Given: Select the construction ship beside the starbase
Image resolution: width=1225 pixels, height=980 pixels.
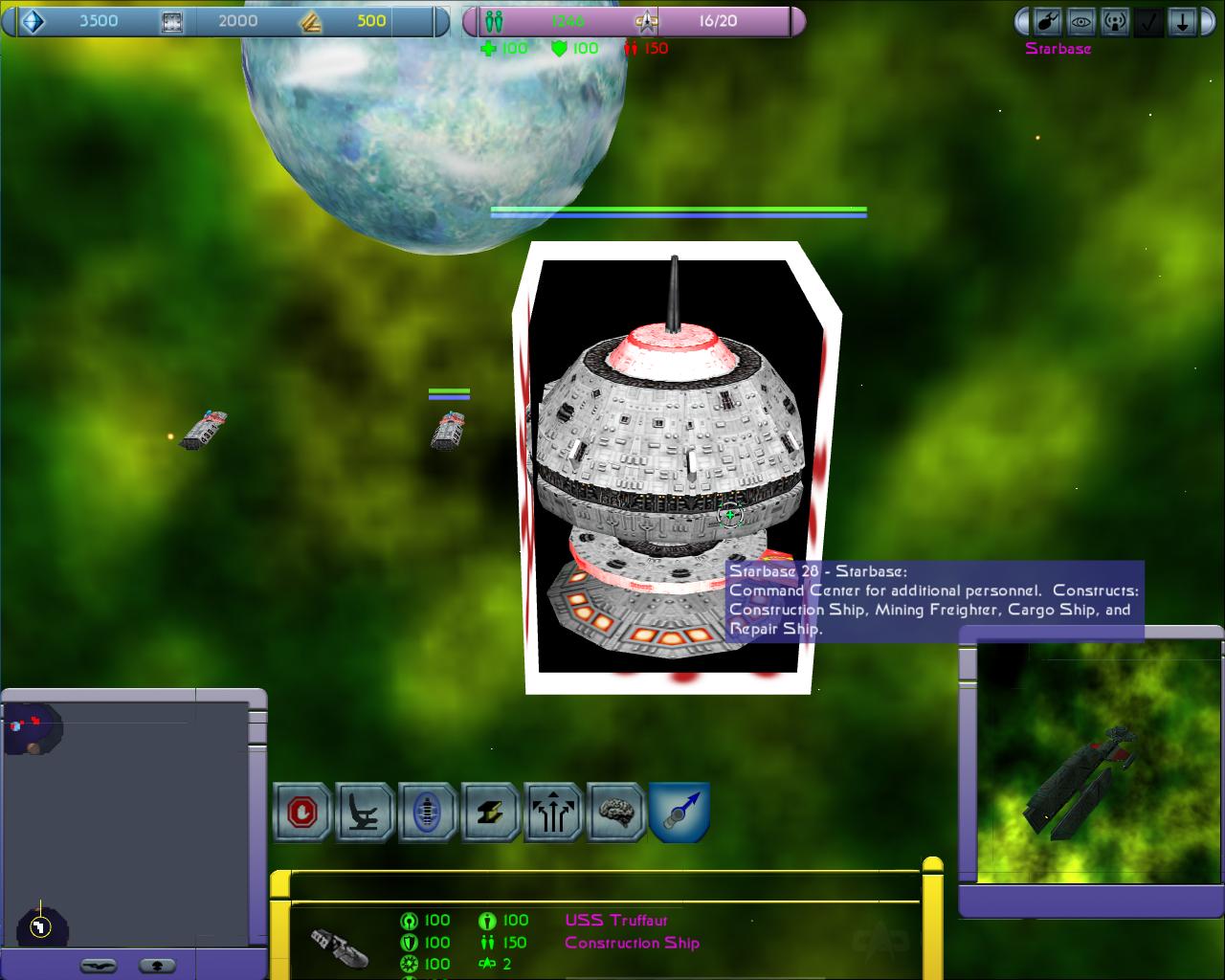Looking at the screenshot, I should pos(447,431).
